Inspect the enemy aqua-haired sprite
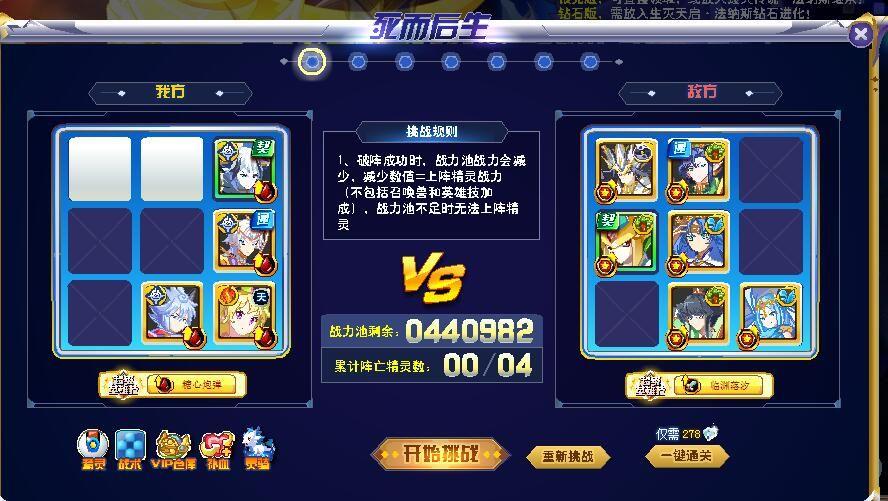888x501 pixels. pyautogui.click(x=771, y=313)
